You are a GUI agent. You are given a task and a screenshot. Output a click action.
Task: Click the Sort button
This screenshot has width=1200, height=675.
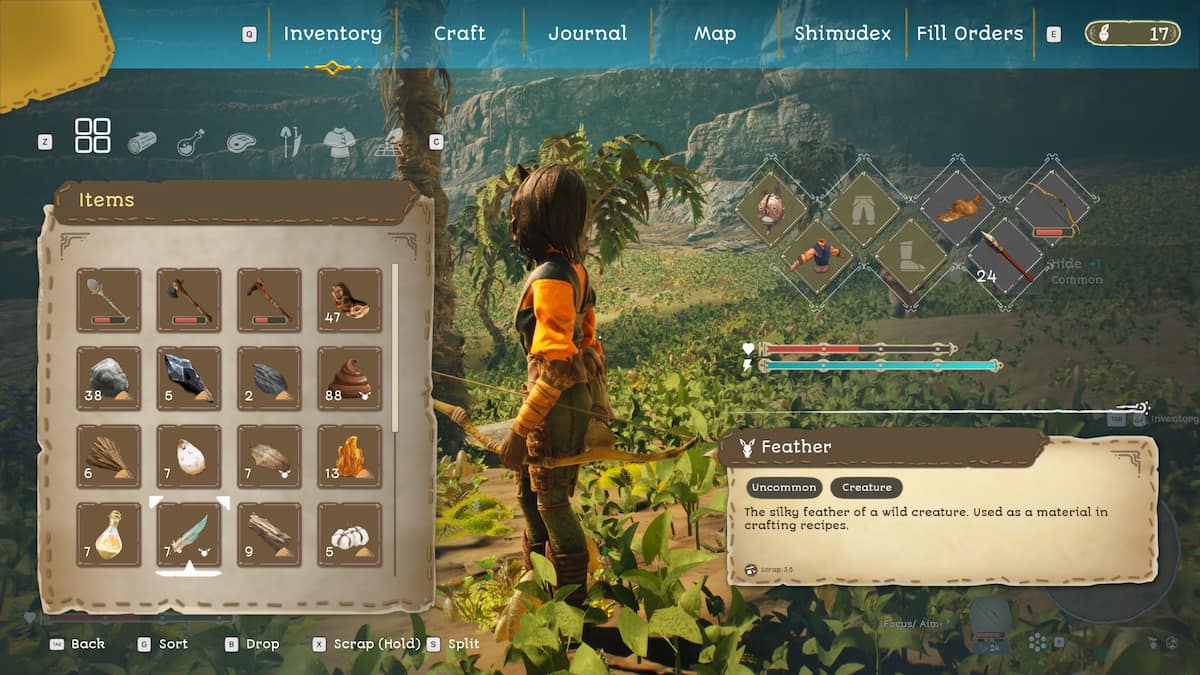[x=172, y=644]
